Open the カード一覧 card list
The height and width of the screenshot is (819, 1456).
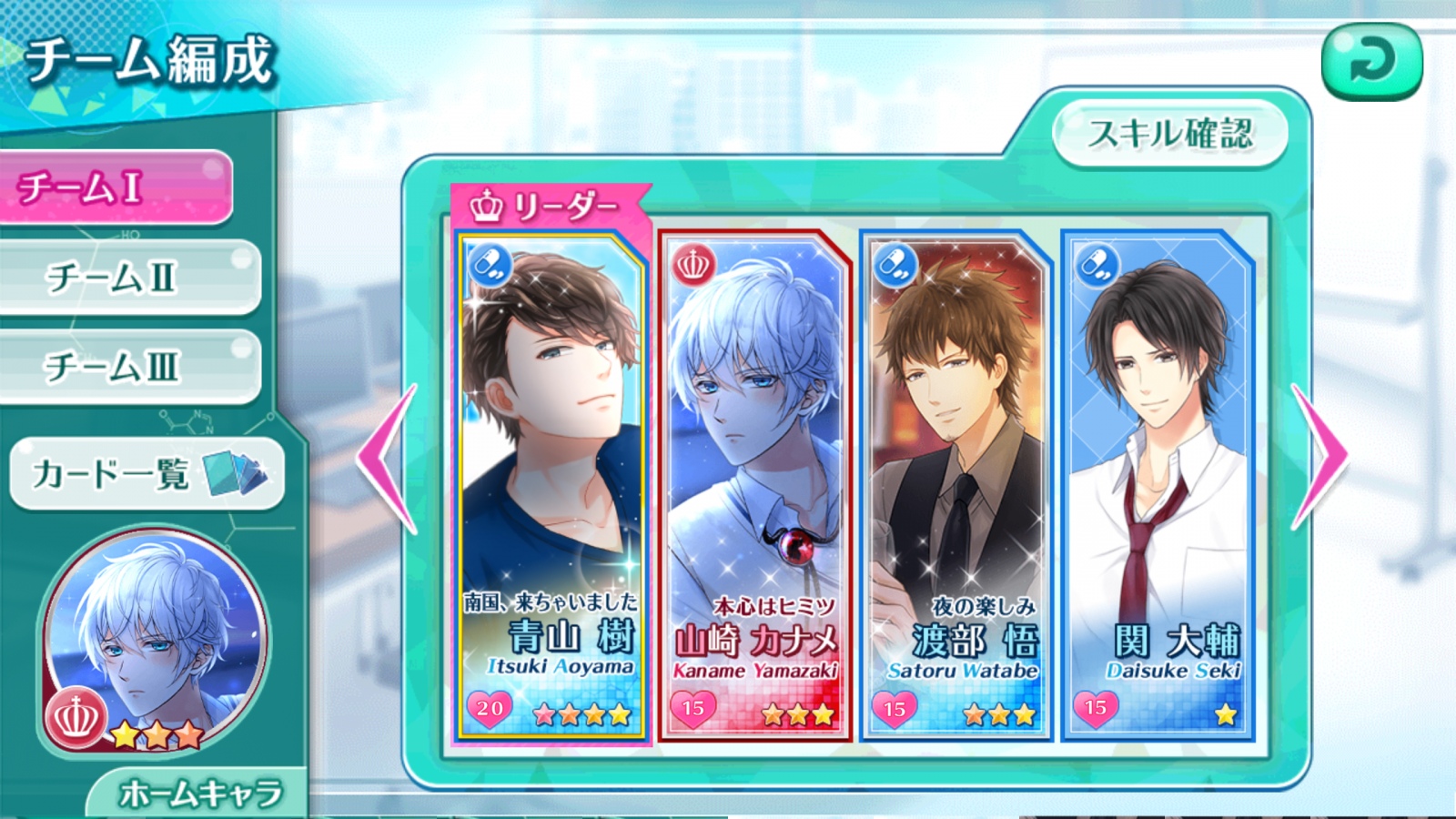click(147, 473)
